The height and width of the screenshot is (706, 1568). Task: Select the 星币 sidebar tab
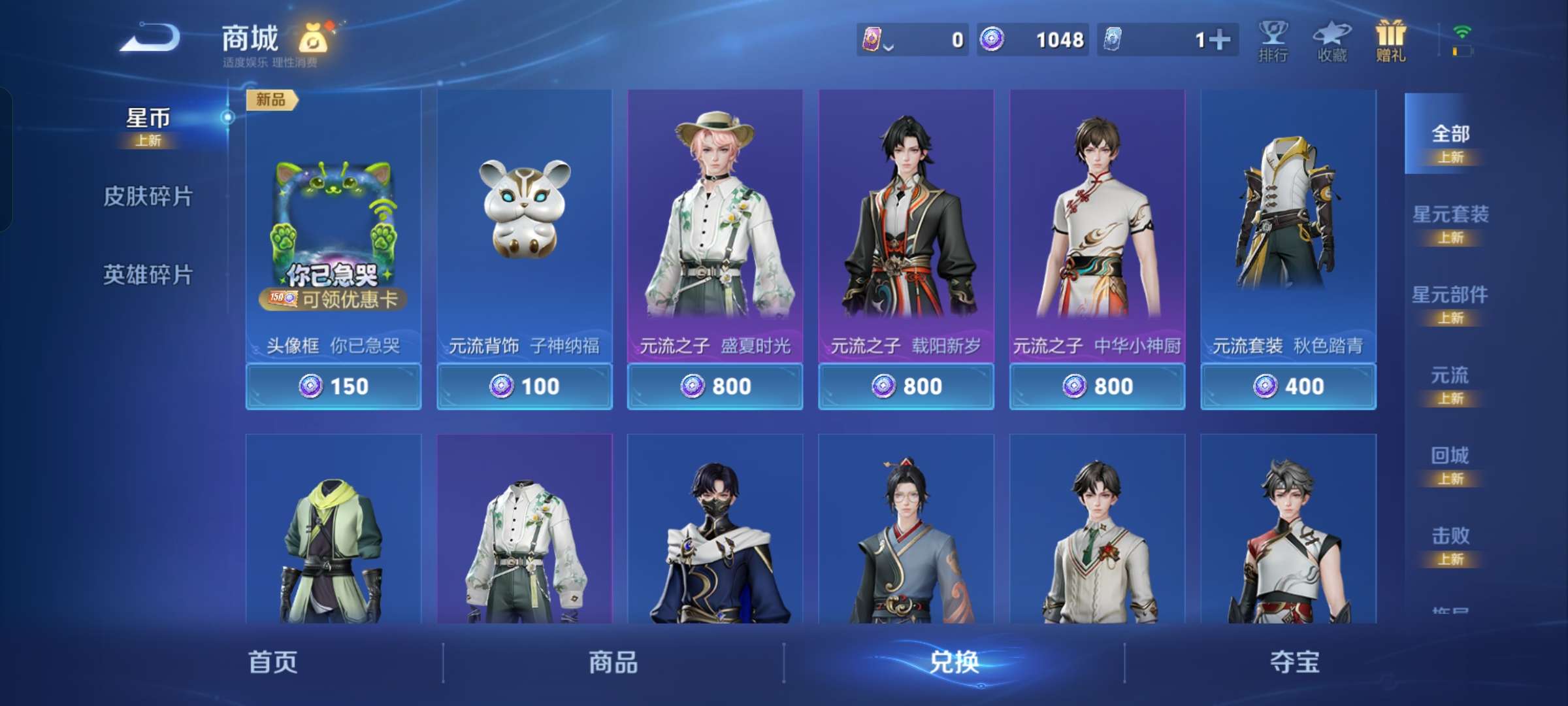(147, 119)
